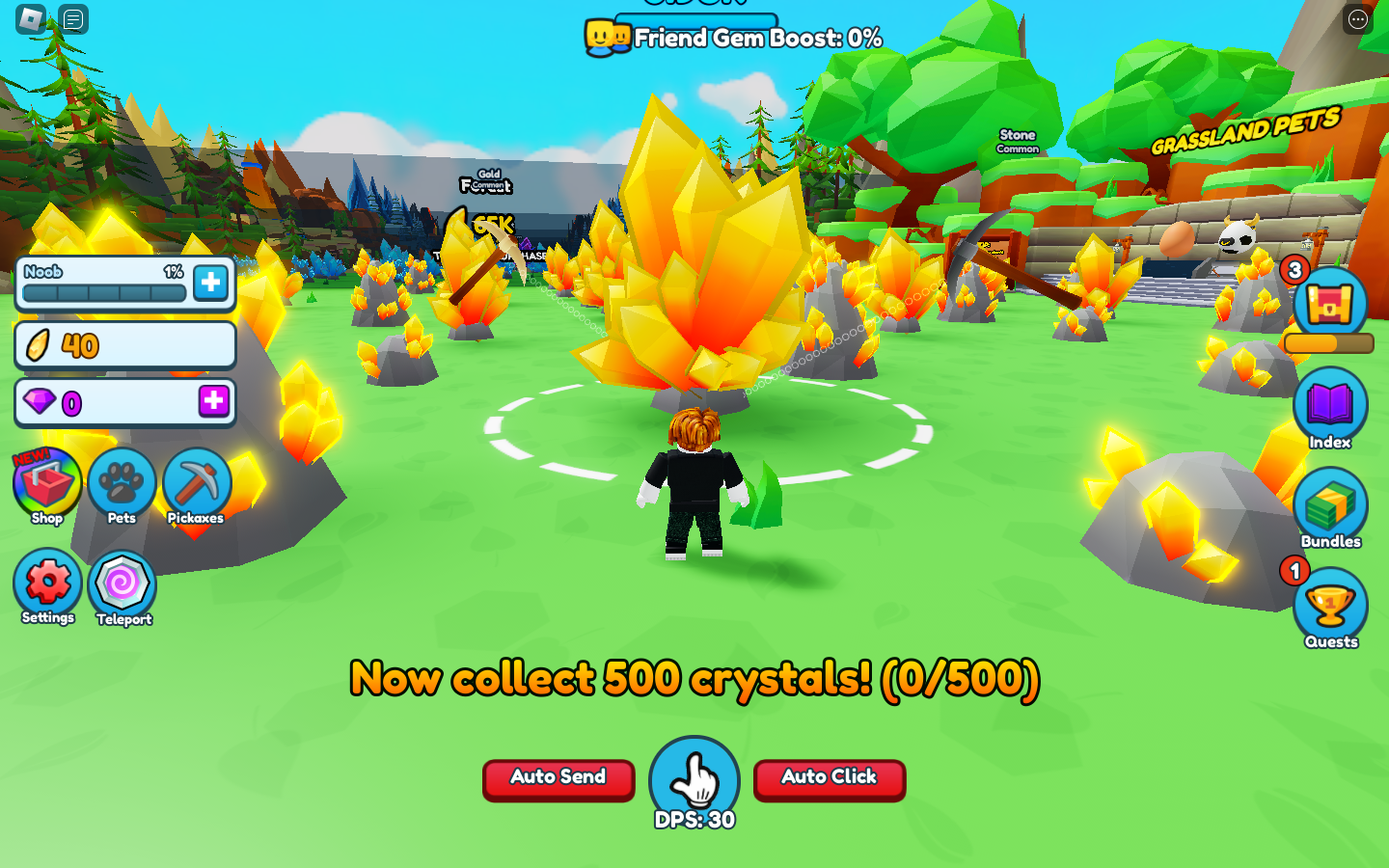The height and width of the screenshot is (868, 1389).
Task: Open the Index book
Action: pyautogui.click(x=1330, y=407)
